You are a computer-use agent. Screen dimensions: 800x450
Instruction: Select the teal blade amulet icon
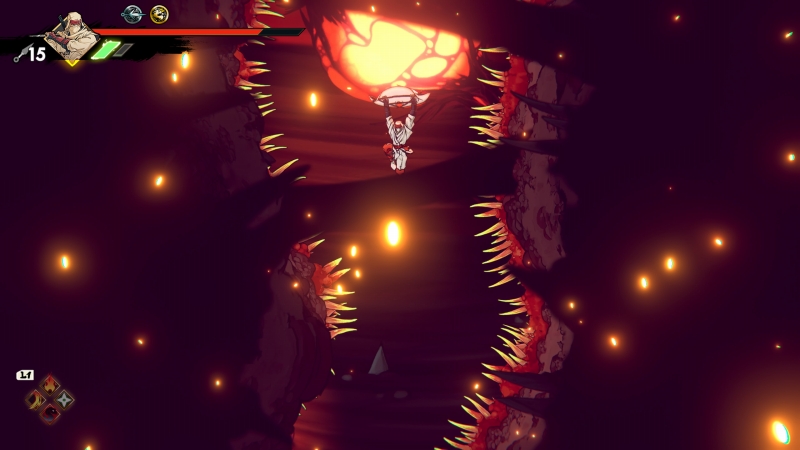pos(131,14)
